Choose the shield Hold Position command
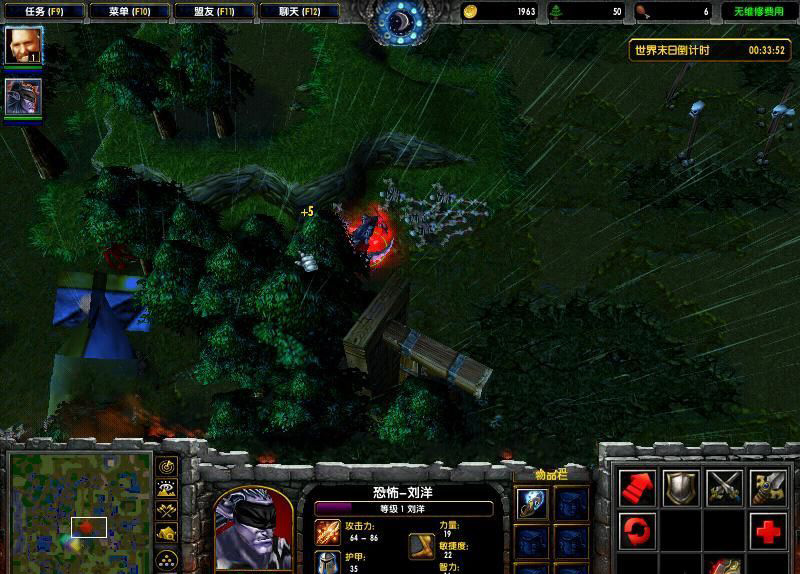The image size is (800, 574). (x=681, y=487)
